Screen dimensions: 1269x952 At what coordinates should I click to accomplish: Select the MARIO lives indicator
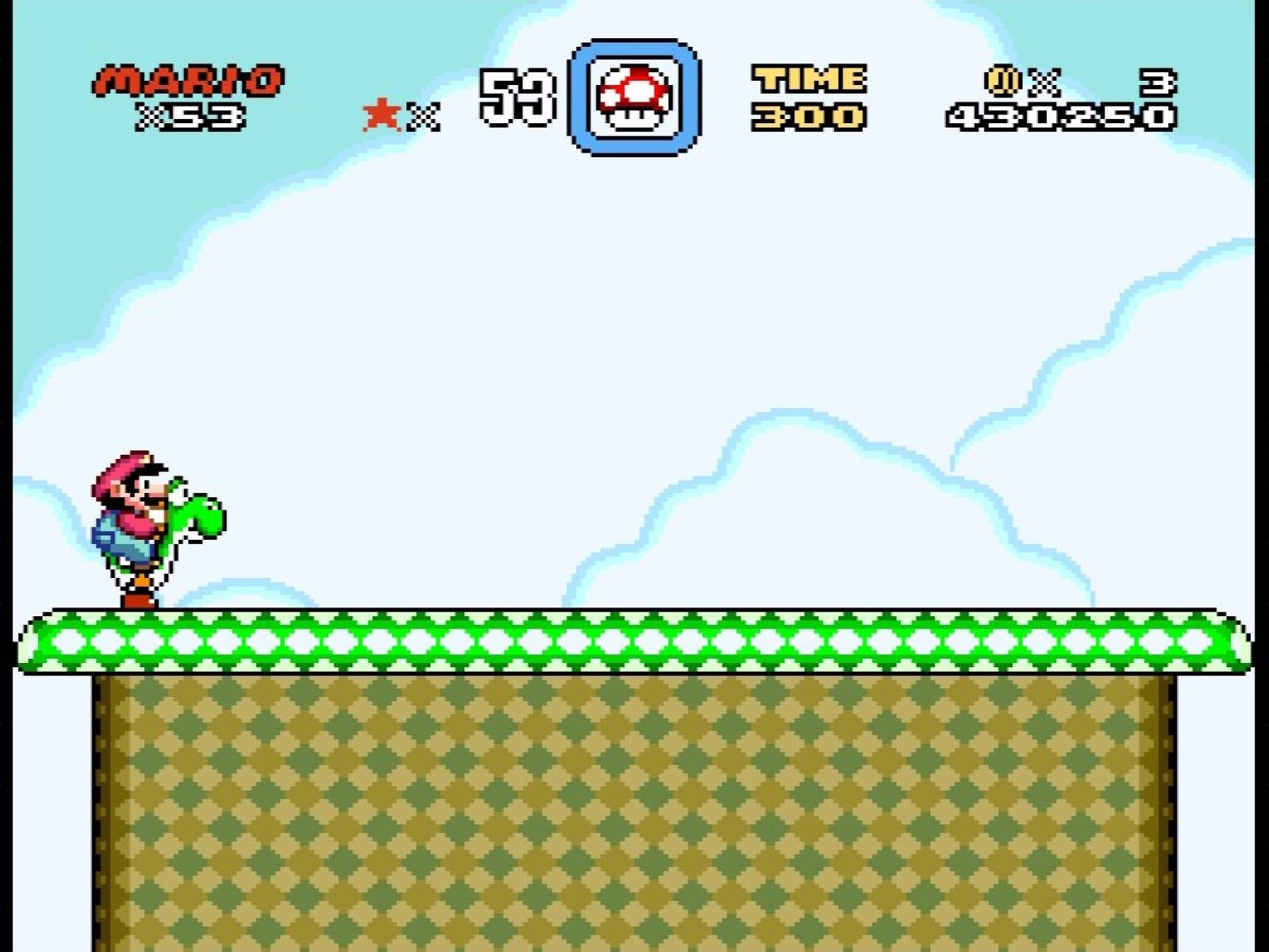pyautogui.click(x=187, y=80)
